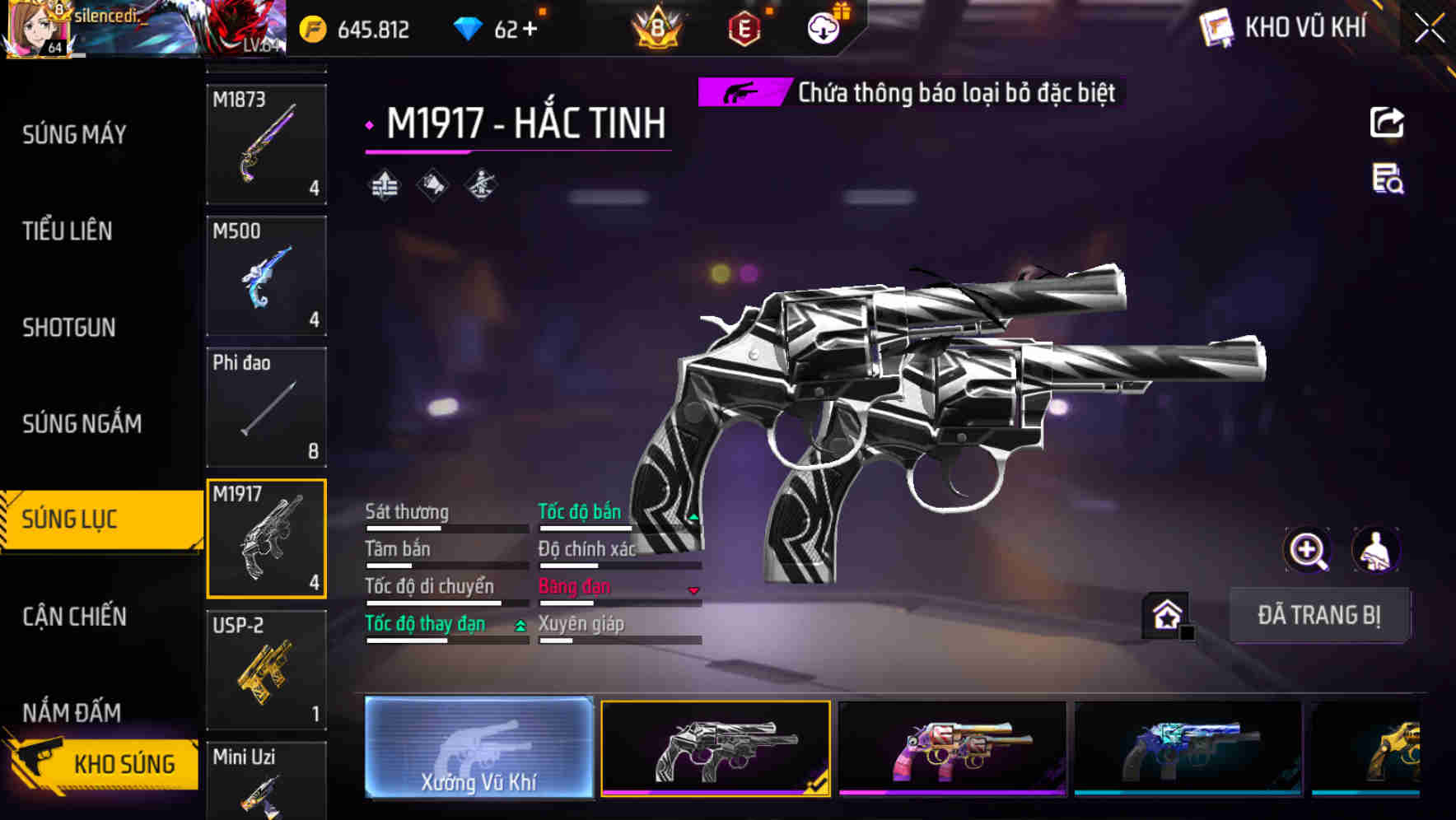
Task: Select the Shotgun category
Action: coord(69,328)
